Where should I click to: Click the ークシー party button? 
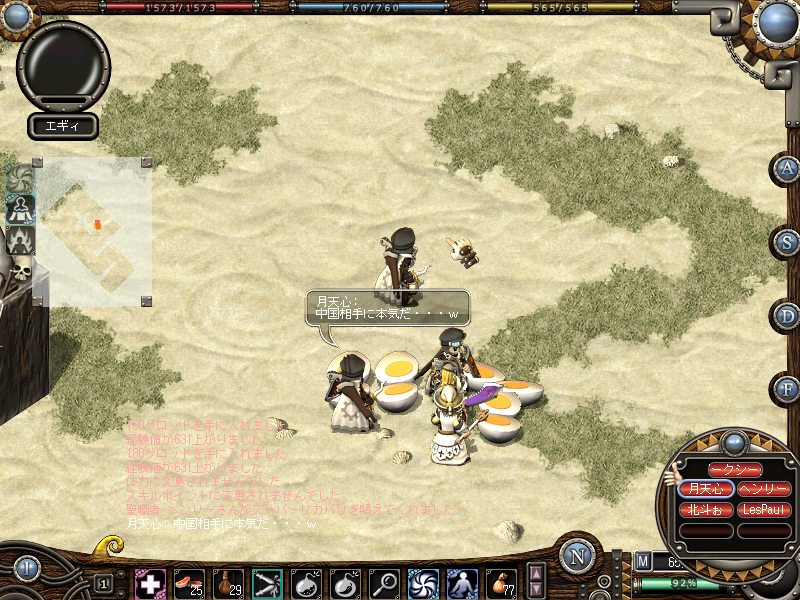(735, 470)
